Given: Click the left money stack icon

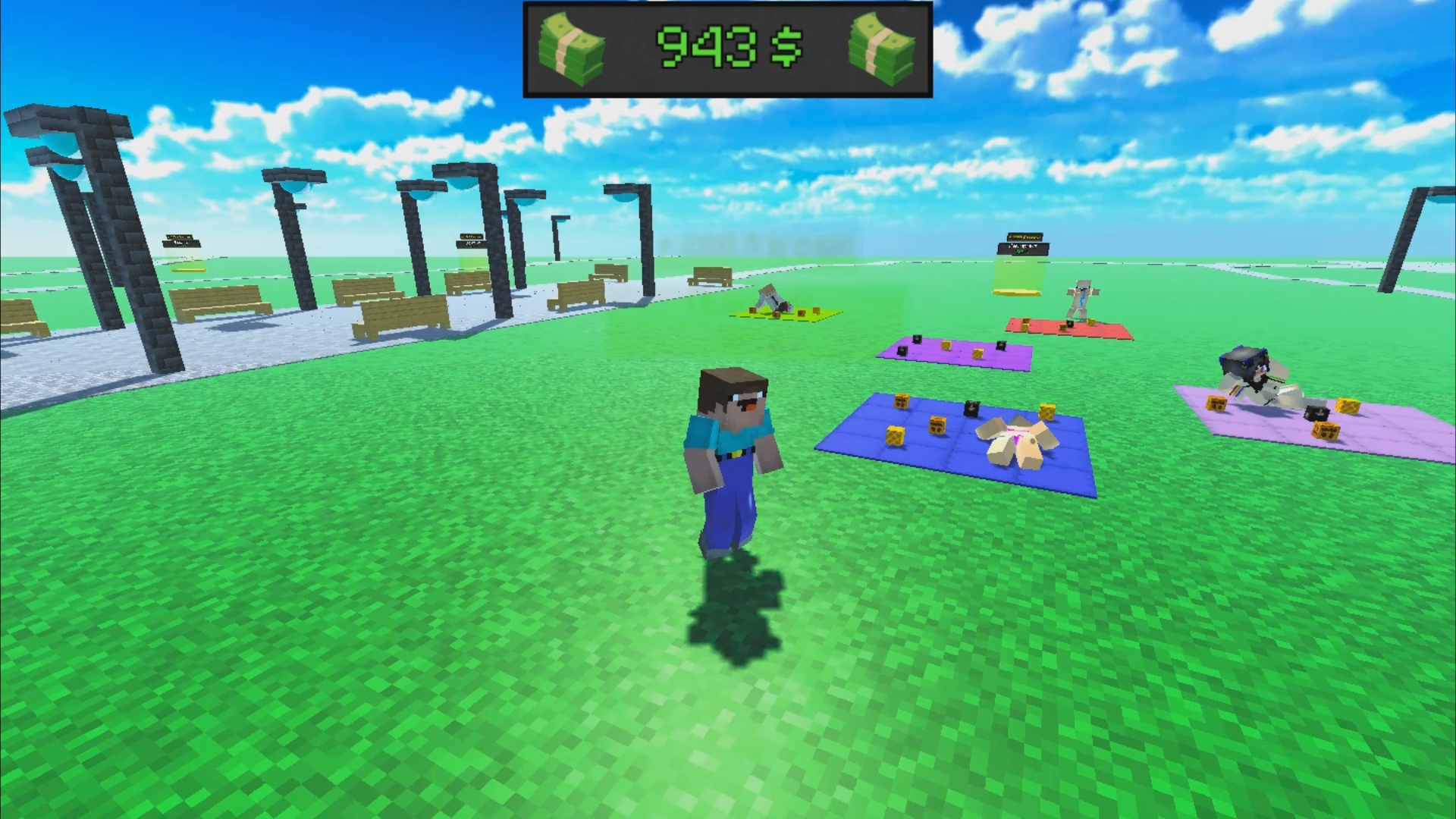Looking at the screenshot, I should [573, 47].
